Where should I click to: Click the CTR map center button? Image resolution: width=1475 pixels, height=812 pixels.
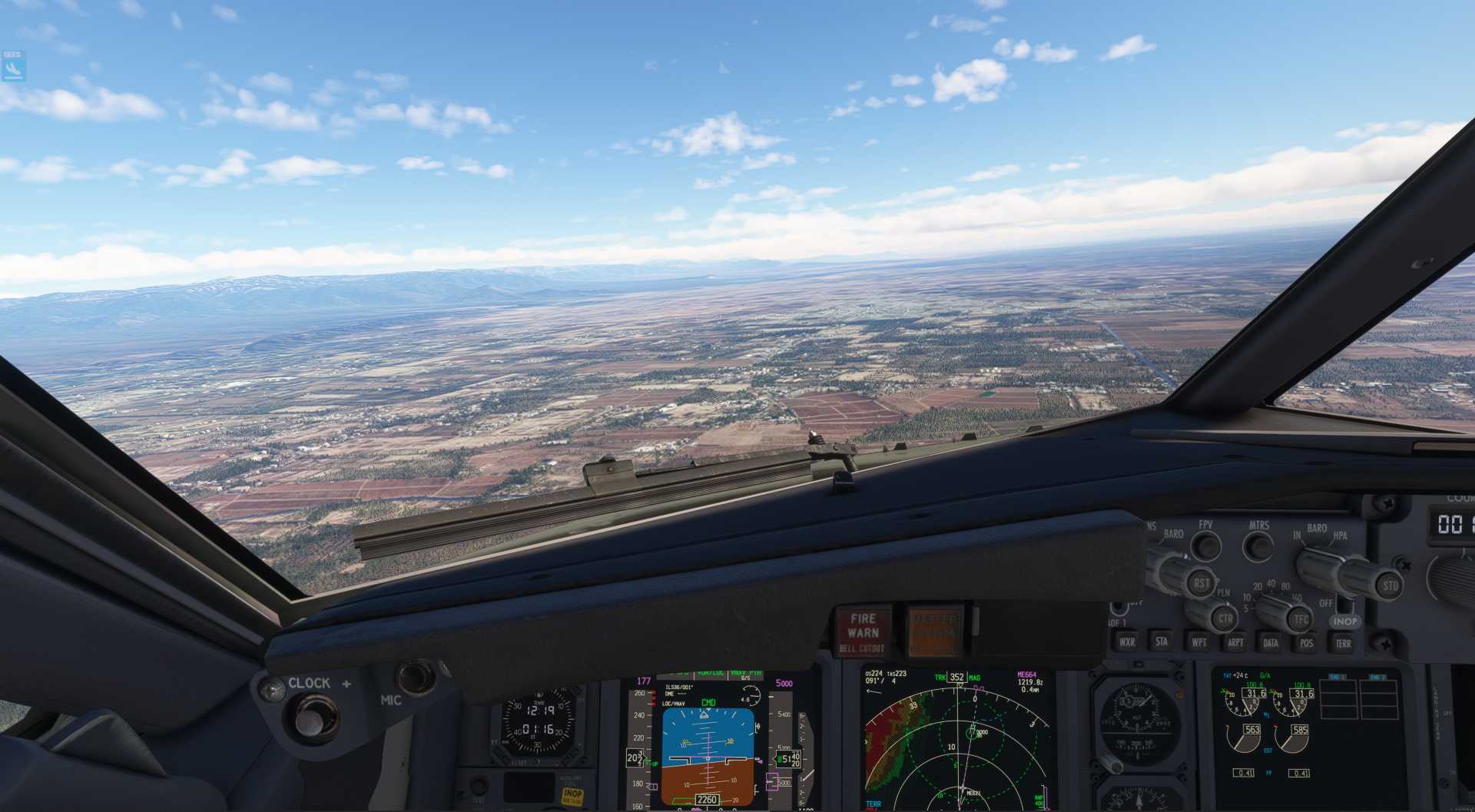[1225, 618]
